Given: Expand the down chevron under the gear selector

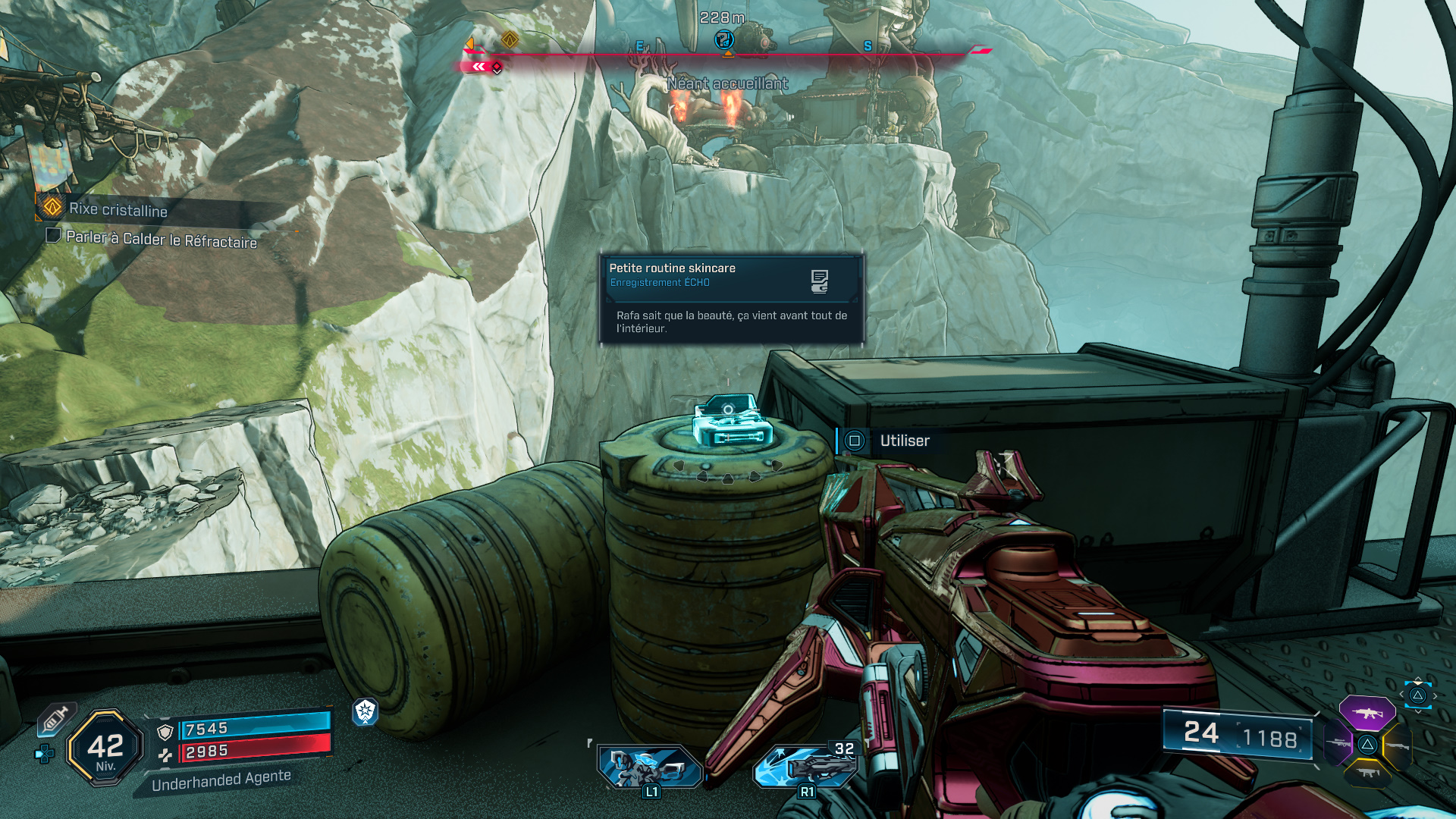Looking at the screenshot, I should coord(1418,711).
